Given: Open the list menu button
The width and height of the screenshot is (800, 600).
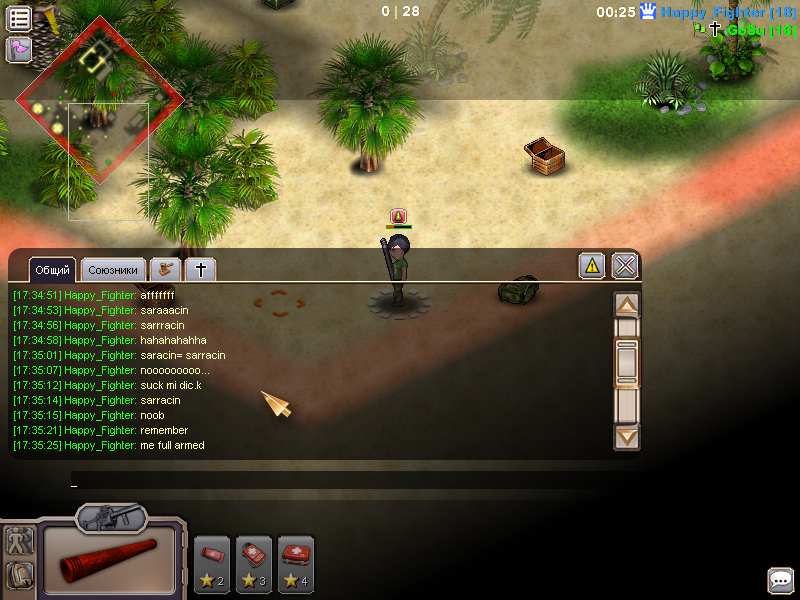Looking at the screenshot, I should [19, 18].
